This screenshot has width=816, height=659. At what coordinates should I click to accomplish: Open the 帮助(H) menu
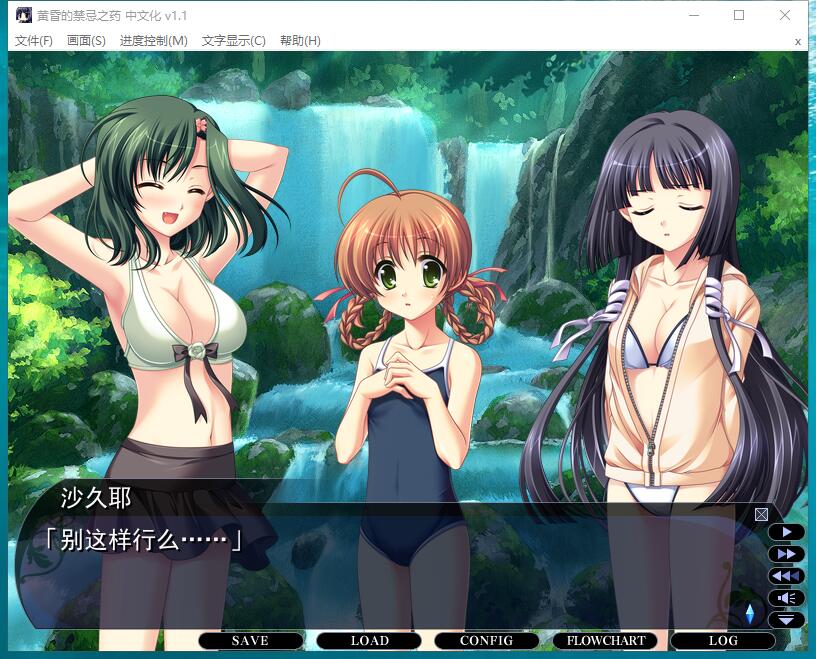point(300,41)
